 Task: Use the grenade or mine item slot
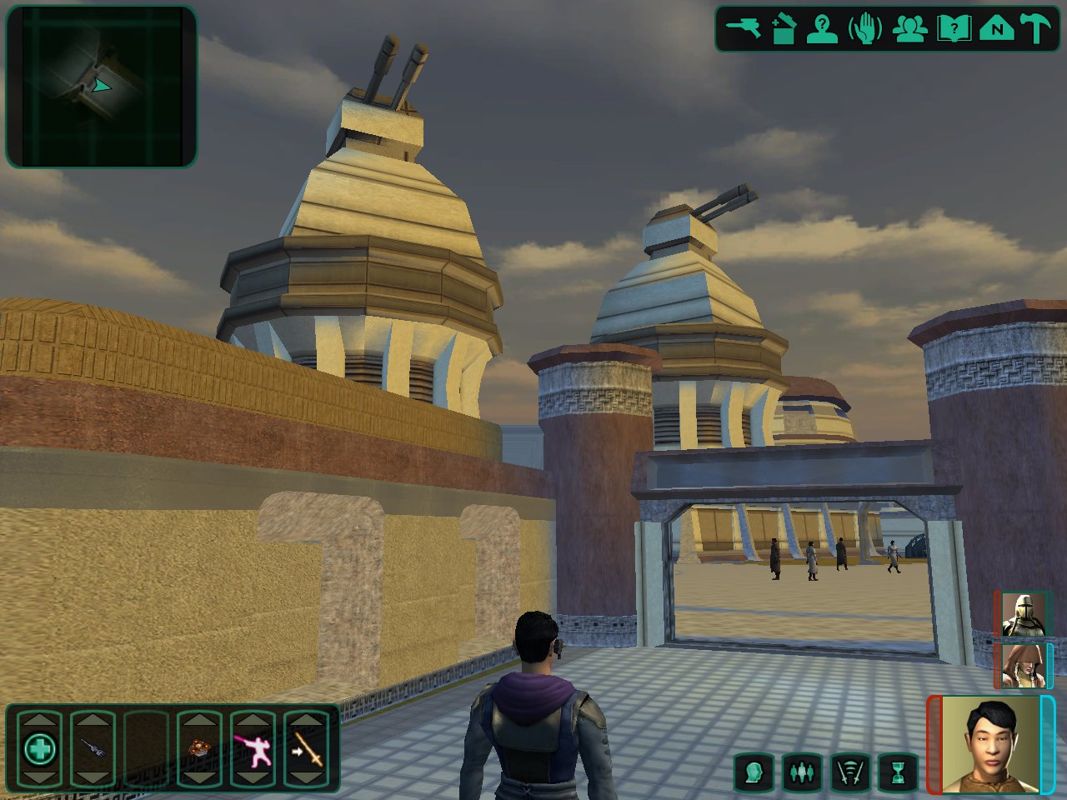[x=199, y=749]
